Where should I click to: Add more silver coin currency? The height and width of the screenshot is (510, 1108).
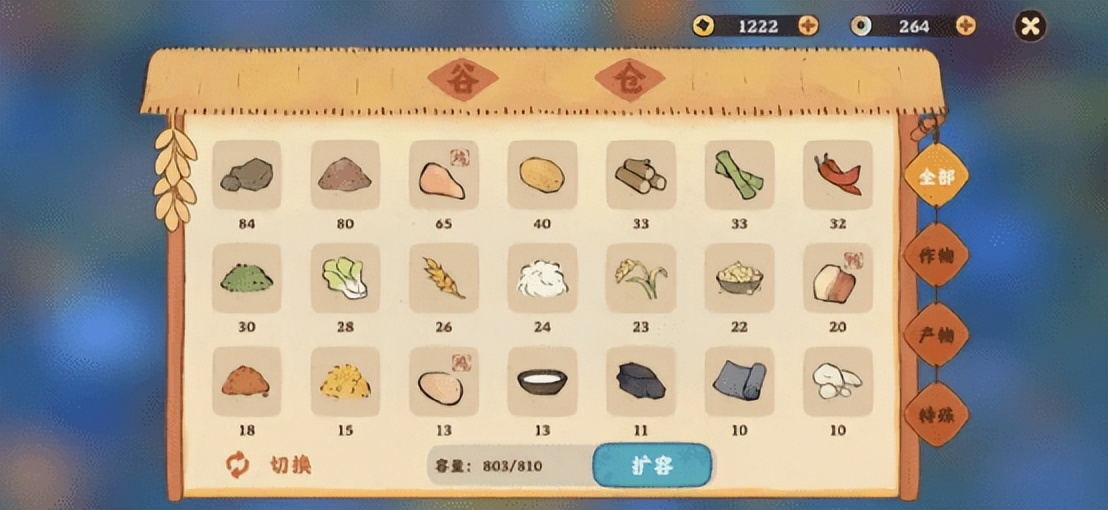965,26
